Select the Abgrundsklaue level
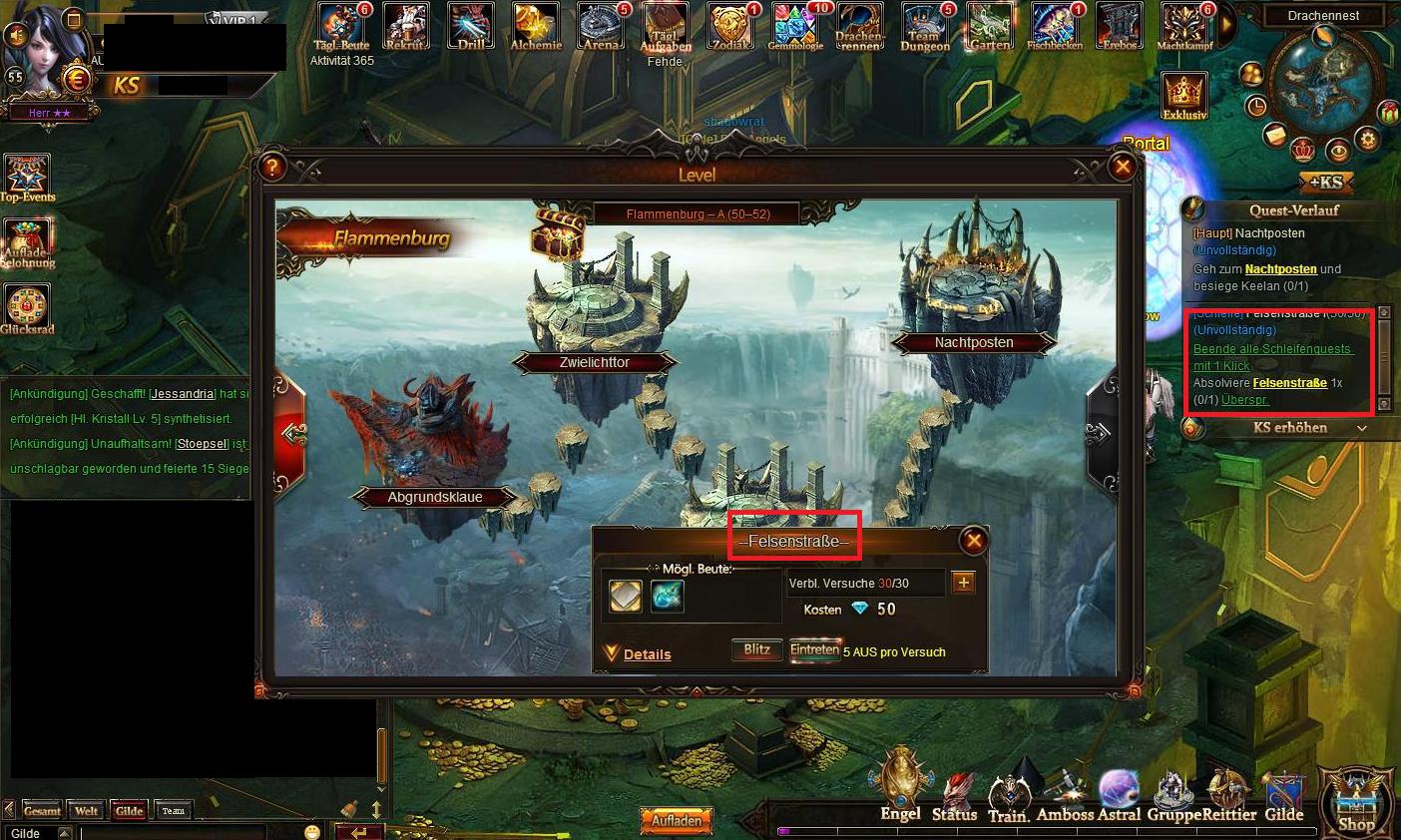 pyautogui.click(x=435, y=496)
